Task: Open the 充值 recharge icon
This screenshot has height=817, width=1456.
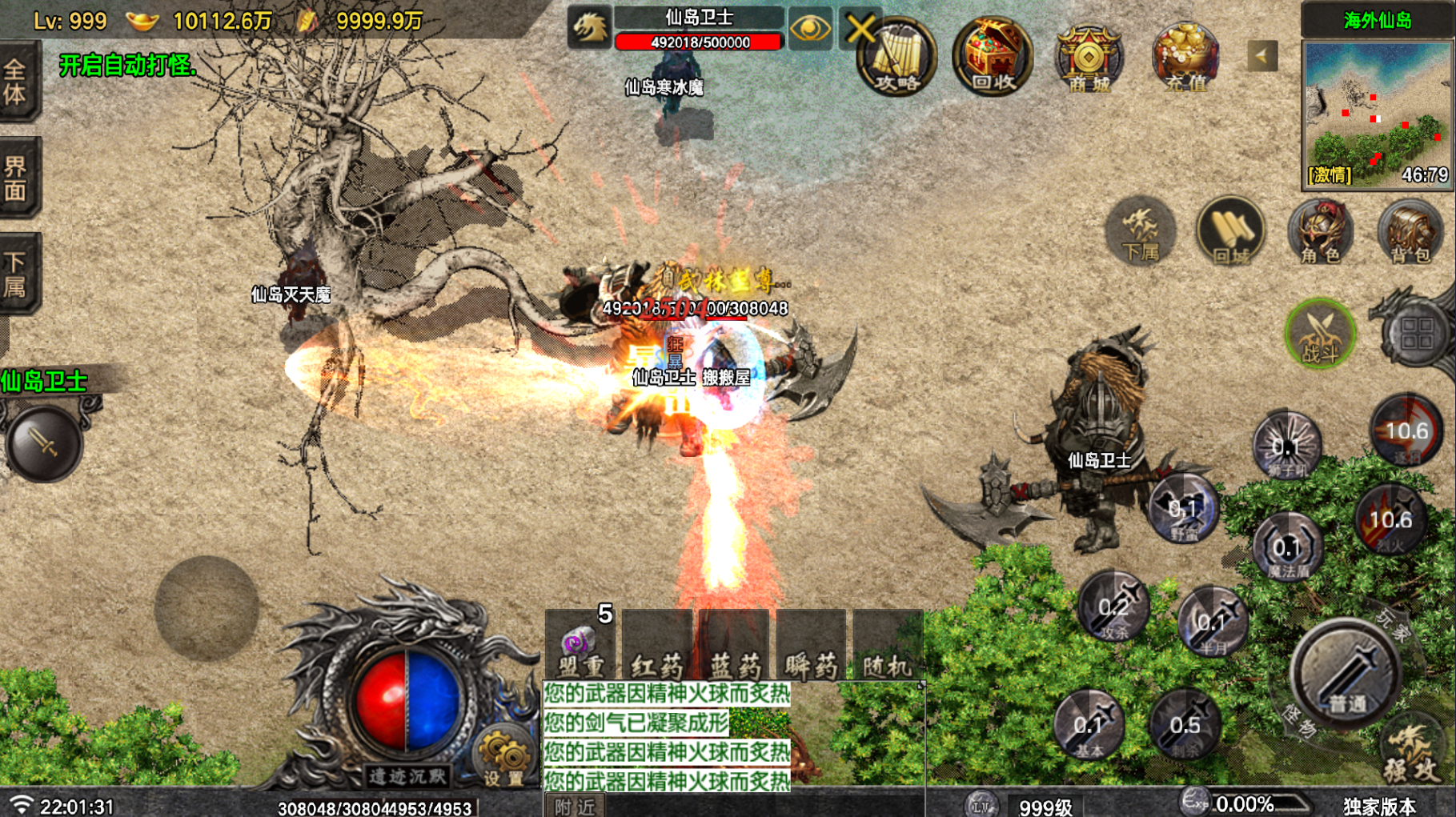Action: (x=1185, y=58)
